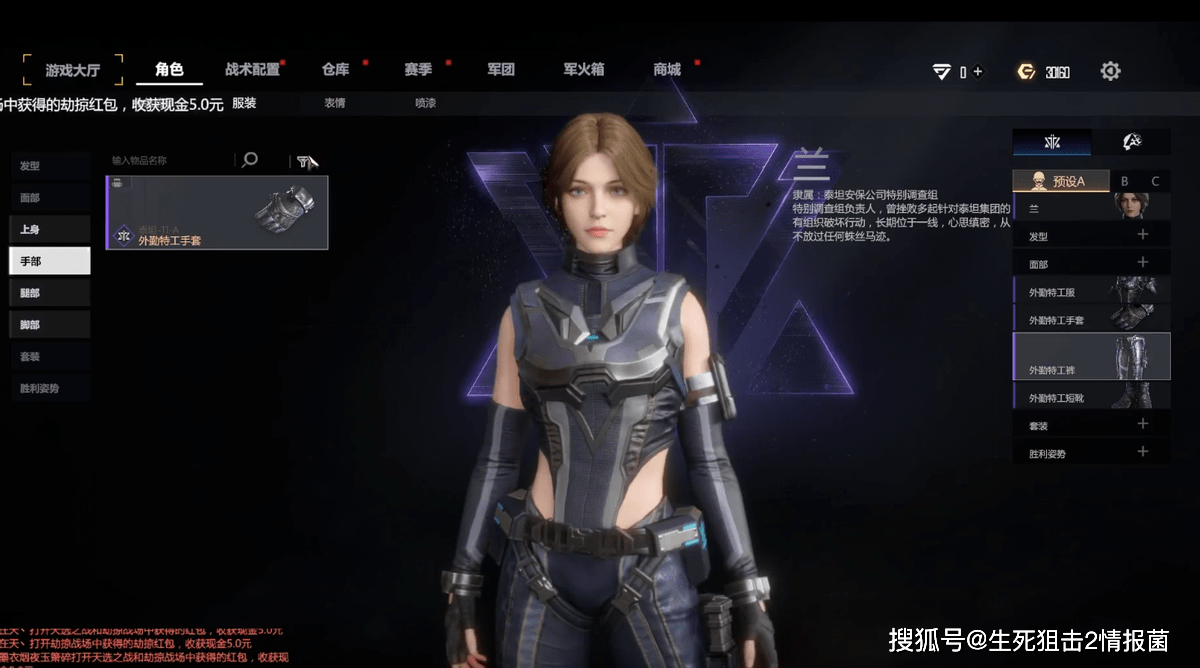Click the item name search field
Viewport: 1200px width, 668px height.
(x=170, y=160)
